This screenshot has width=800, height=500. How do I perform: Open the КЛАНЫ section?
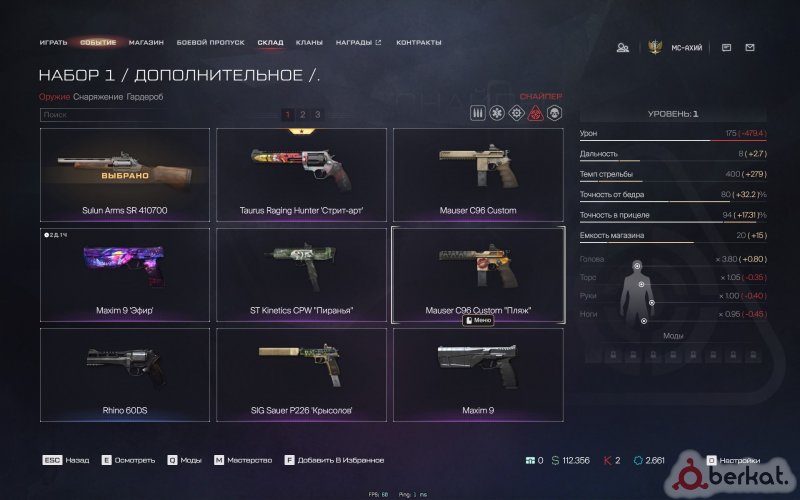(309, 43)
